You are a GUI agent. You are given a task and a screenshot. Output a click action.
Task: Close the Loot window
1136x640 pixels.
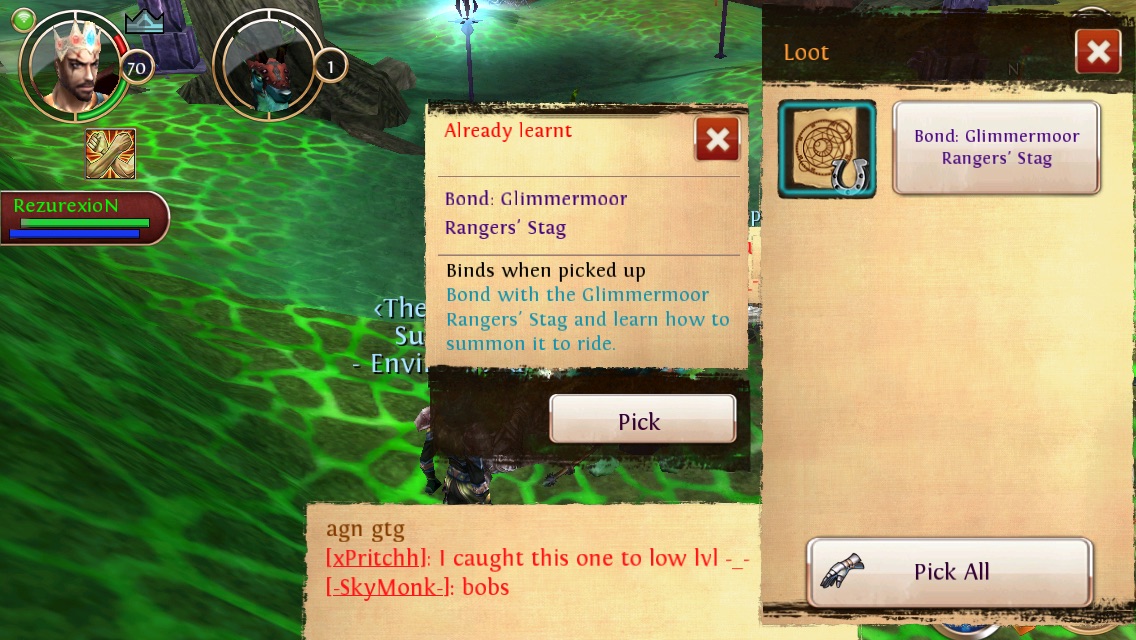click(1097, 52)
